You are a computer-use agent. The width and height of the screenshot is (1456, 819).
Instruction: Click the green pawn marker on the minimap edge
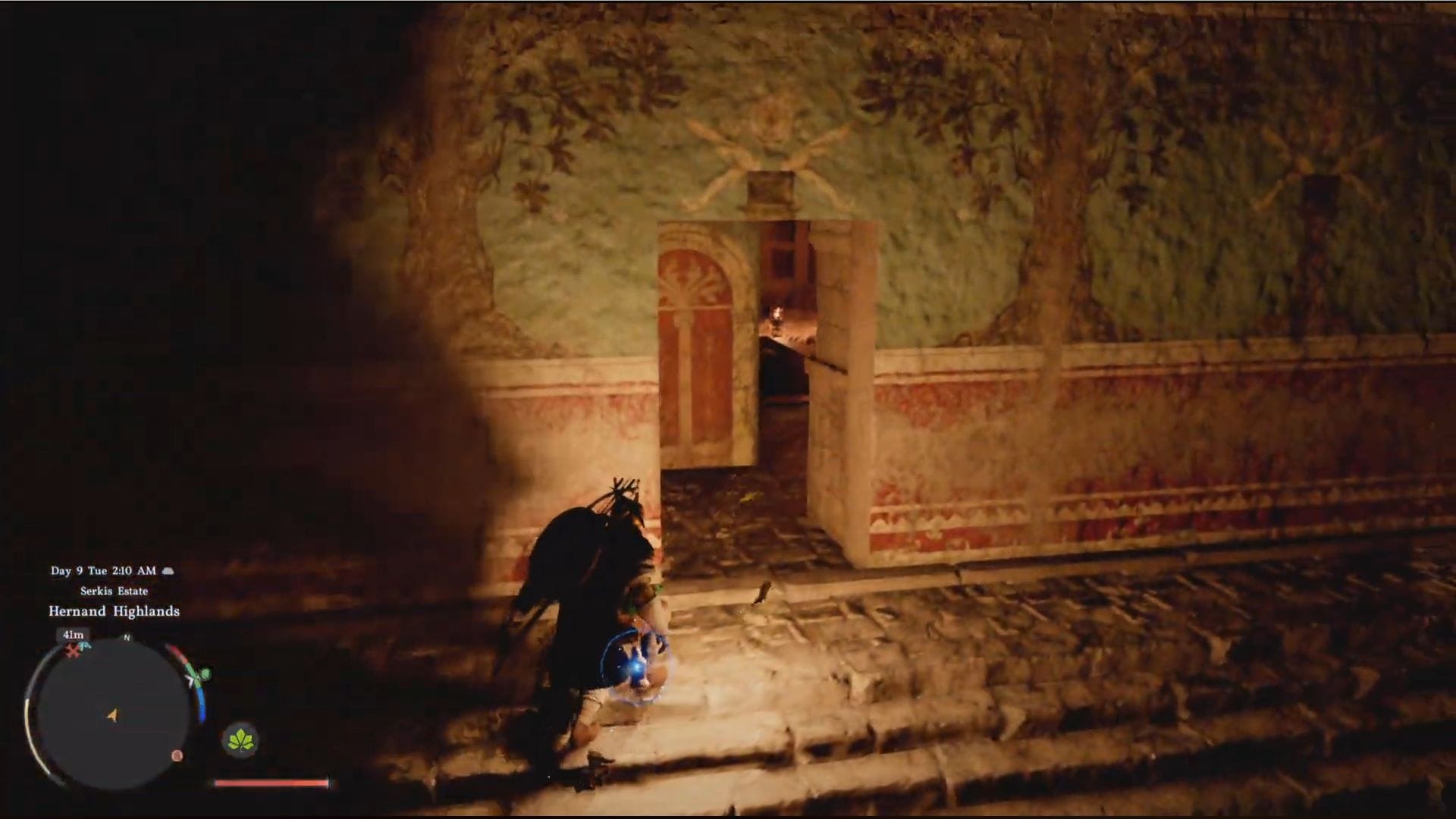coord(204,672)
